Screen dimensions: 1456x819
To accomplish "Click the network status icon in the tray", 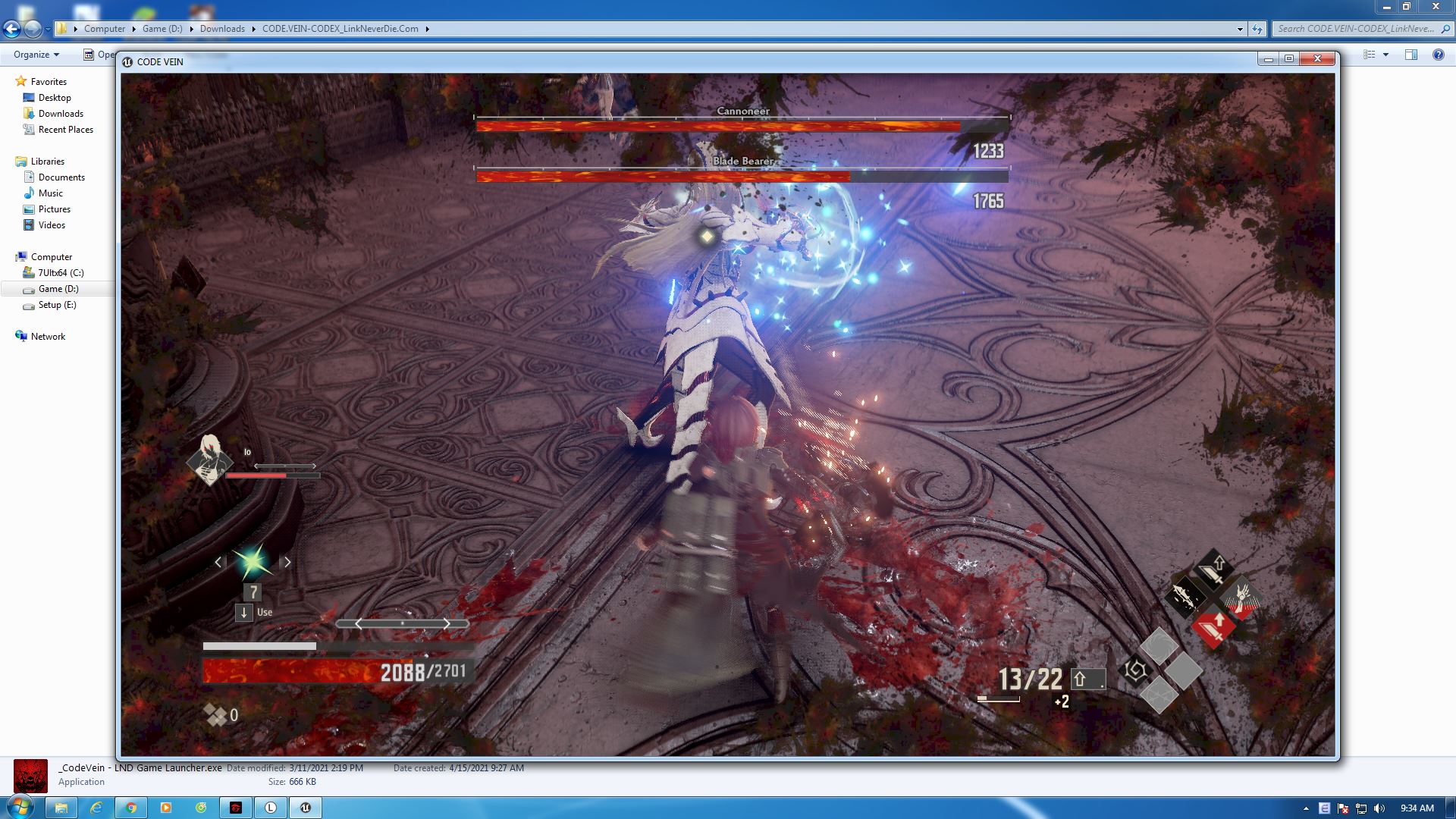I will (x=1361, y=808).
